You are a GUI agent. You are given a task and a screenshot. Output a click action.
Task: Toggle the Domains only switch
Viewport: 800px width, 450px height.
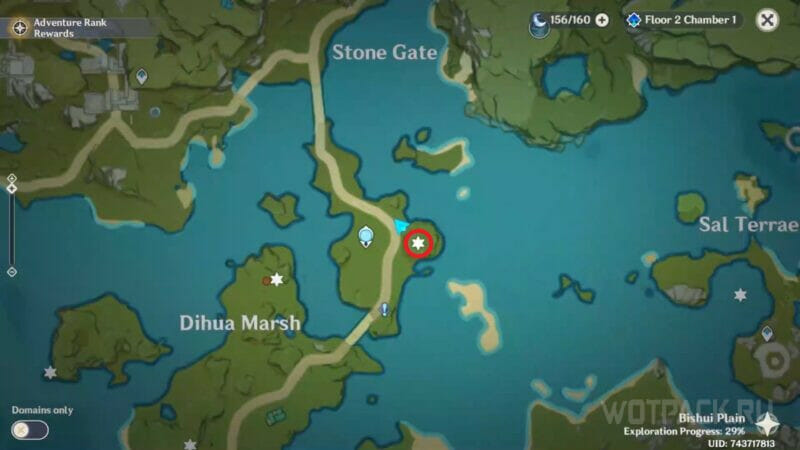coord(30,430)
